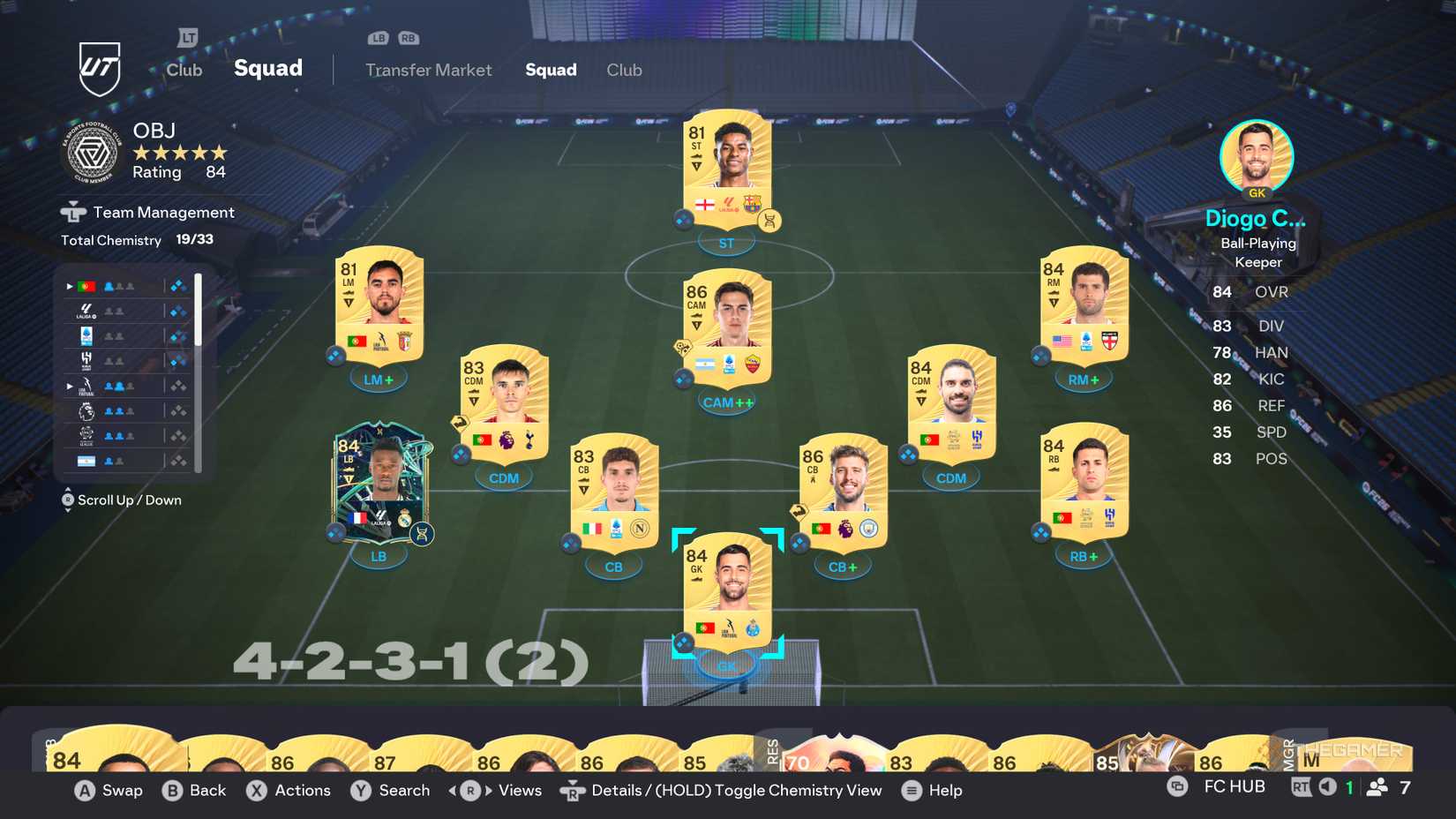Expand the Liga Portugal chemistry row
The image size is (1456, 819).
pyautogui.click(x=69, y=386)
